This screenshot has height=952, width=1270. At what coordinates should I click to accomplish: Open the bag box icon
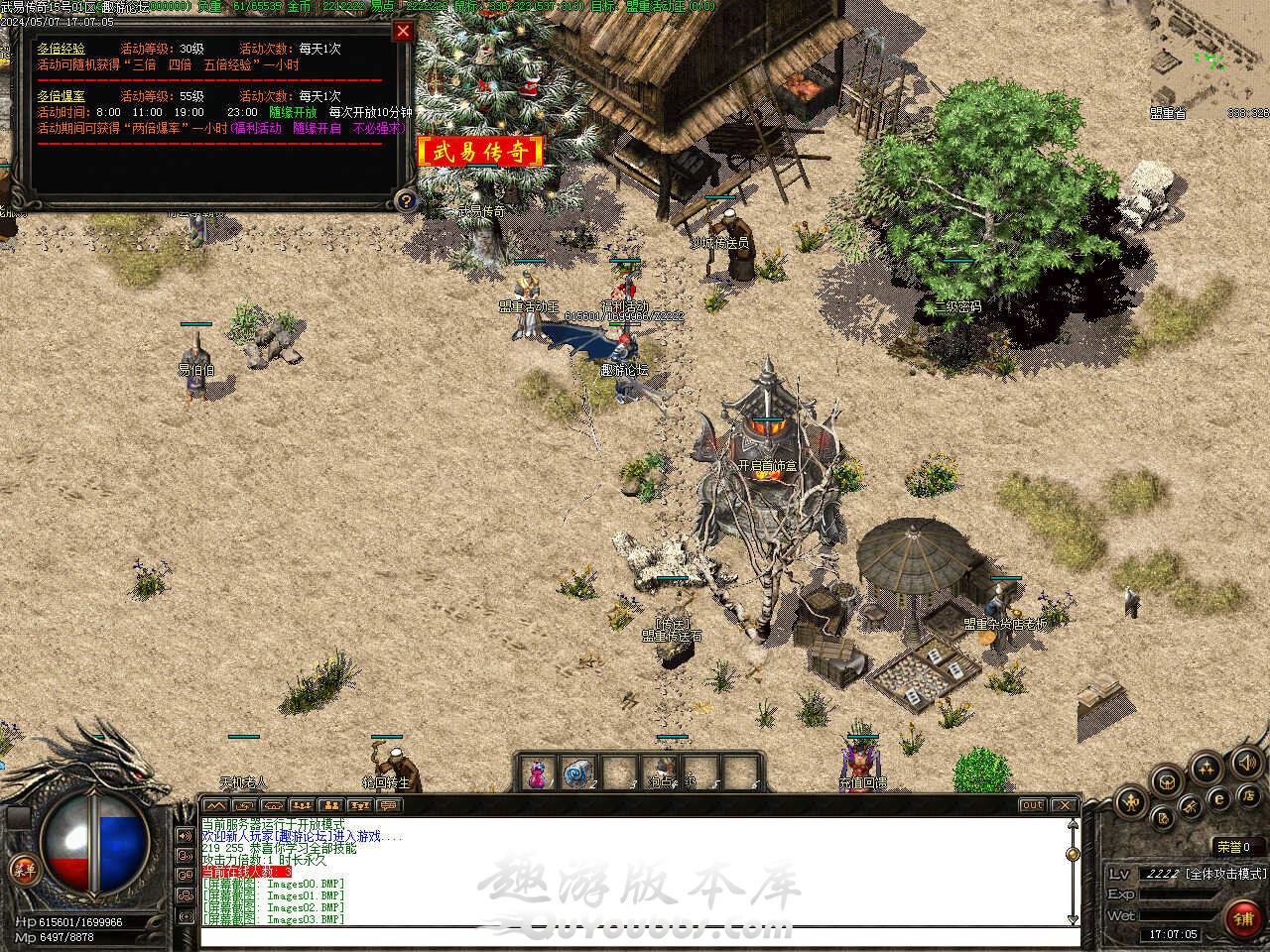pyautogui.click(x=1167, y=780)
